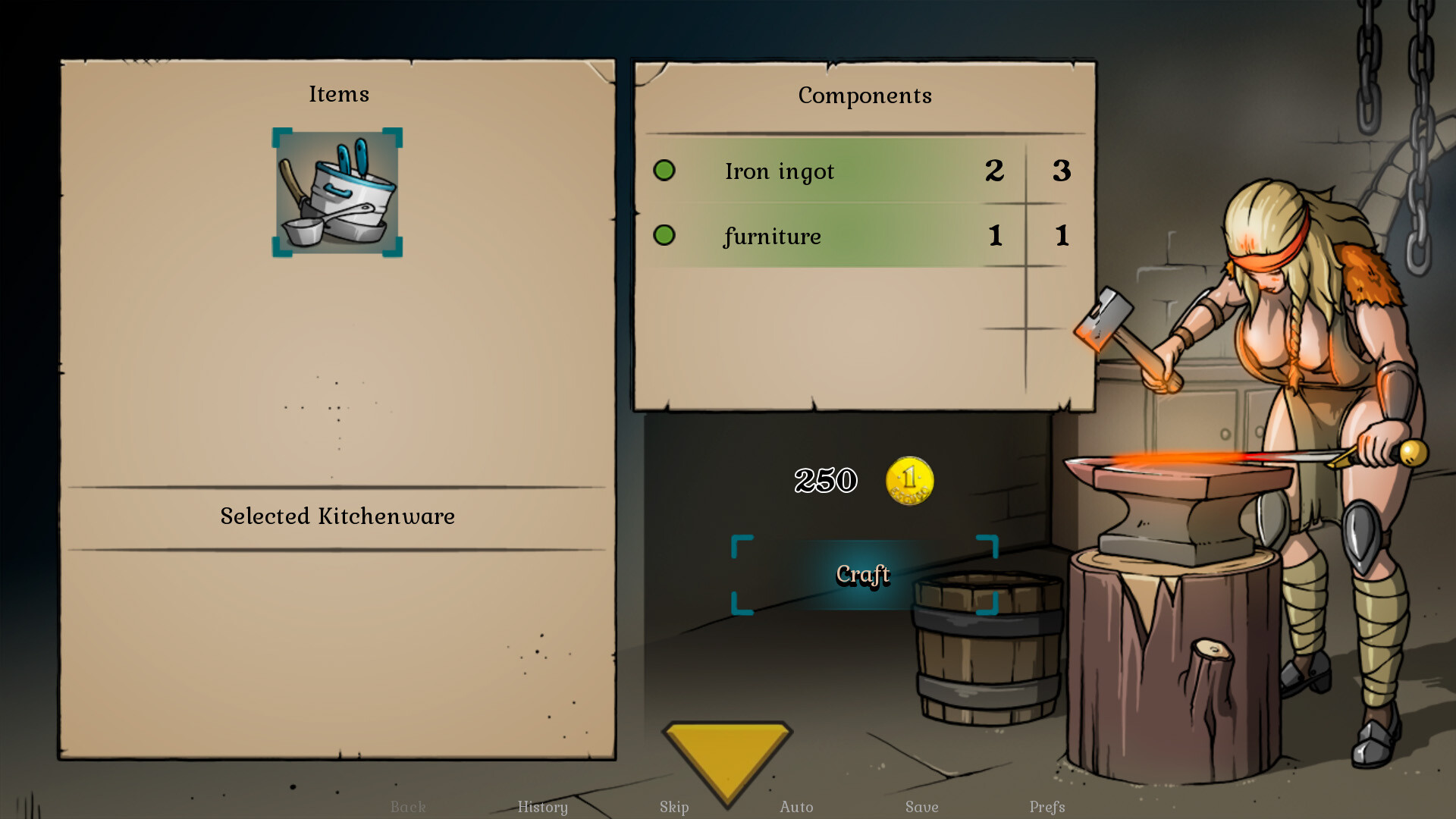
Task: Toggle the furniture component indicator
Action: pyautogui.click(x=664, y=236)
